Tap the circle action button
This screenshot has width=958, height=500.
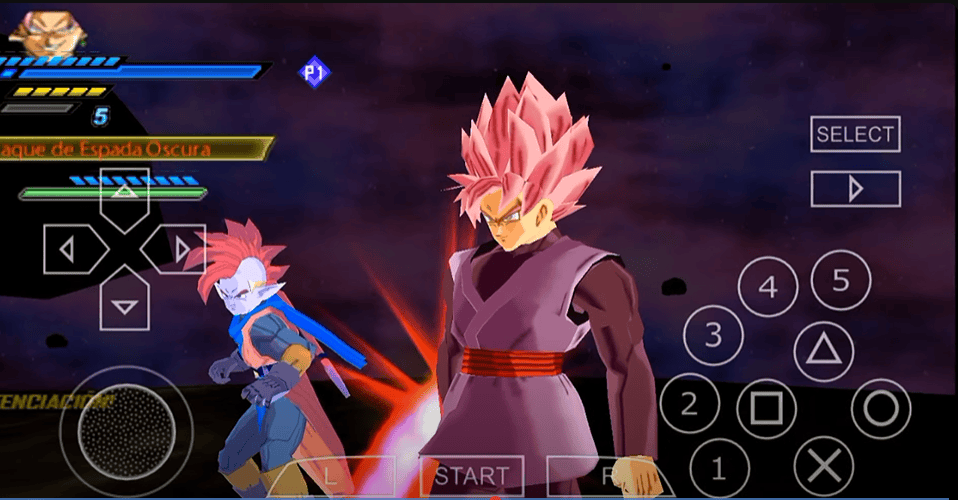pyautogui.click(x=880, y=408)
